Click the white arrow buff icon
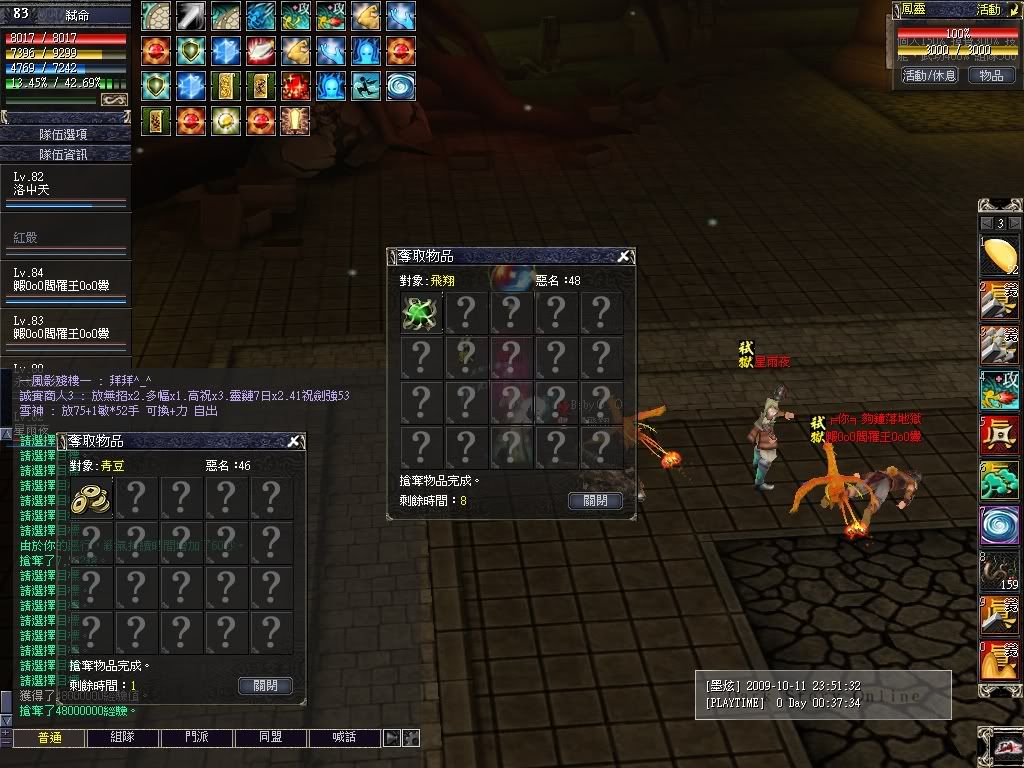Screen dimensions: 1024x768 click(190, 15)
